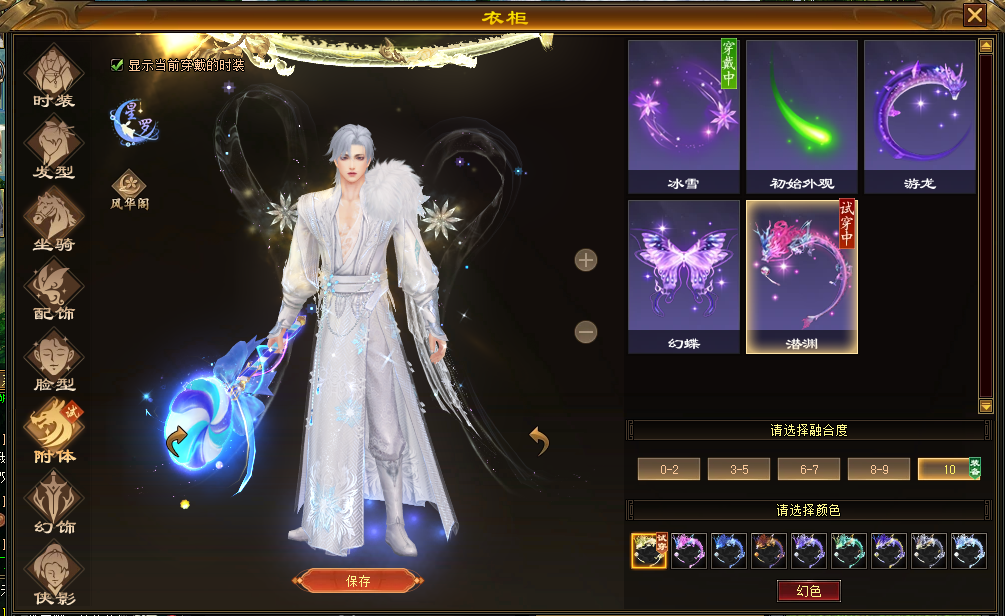The width and height of the screenshot is (1005, 616).
Task: Toggle 显示当前穿戴的时装 checkbox
Action: pyautogui.click(x=117, y=65)
